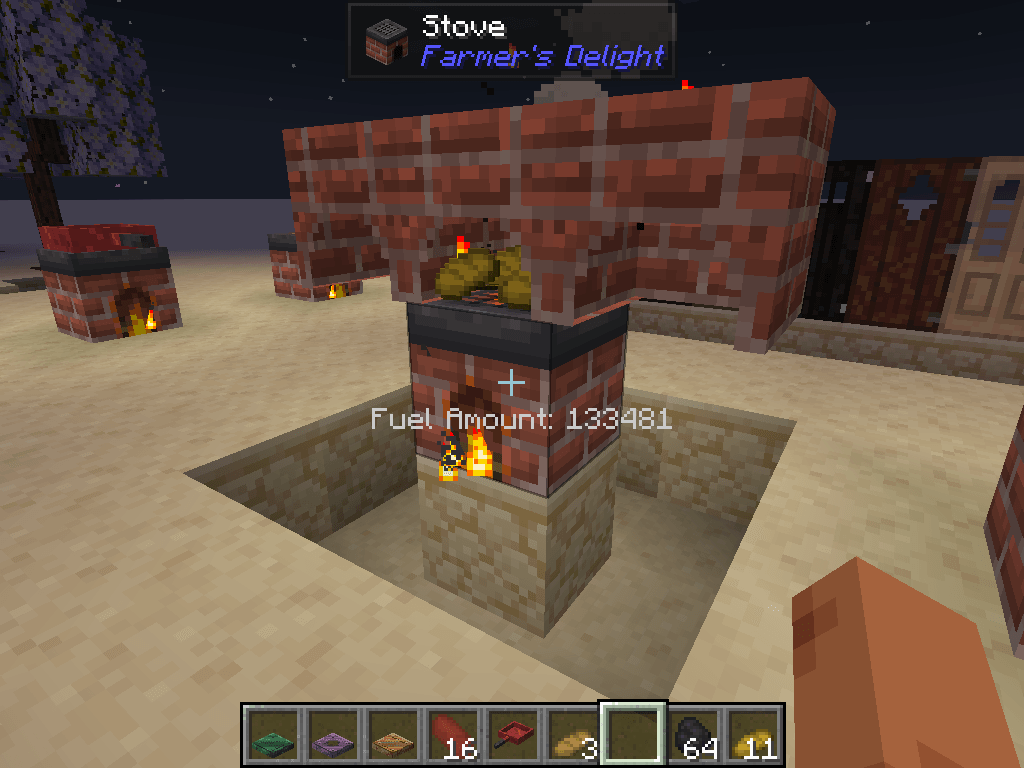This screenshot has height=768, width=1024.
Task: Pick the bread stack of 3
Action: 573,736
